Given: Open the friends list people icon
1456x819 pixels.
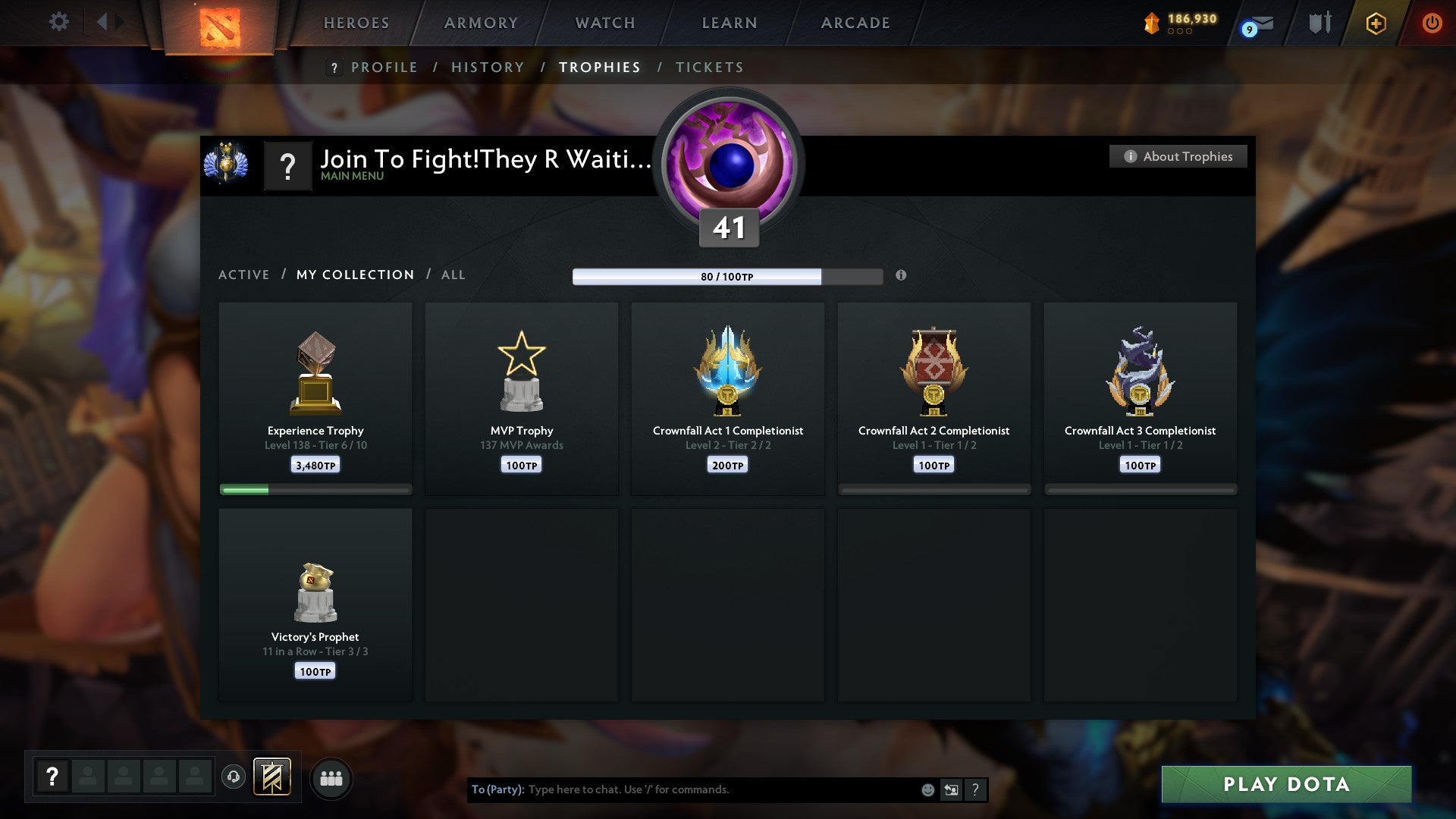Looking at the screenshot, I should [x=331, y=778].
